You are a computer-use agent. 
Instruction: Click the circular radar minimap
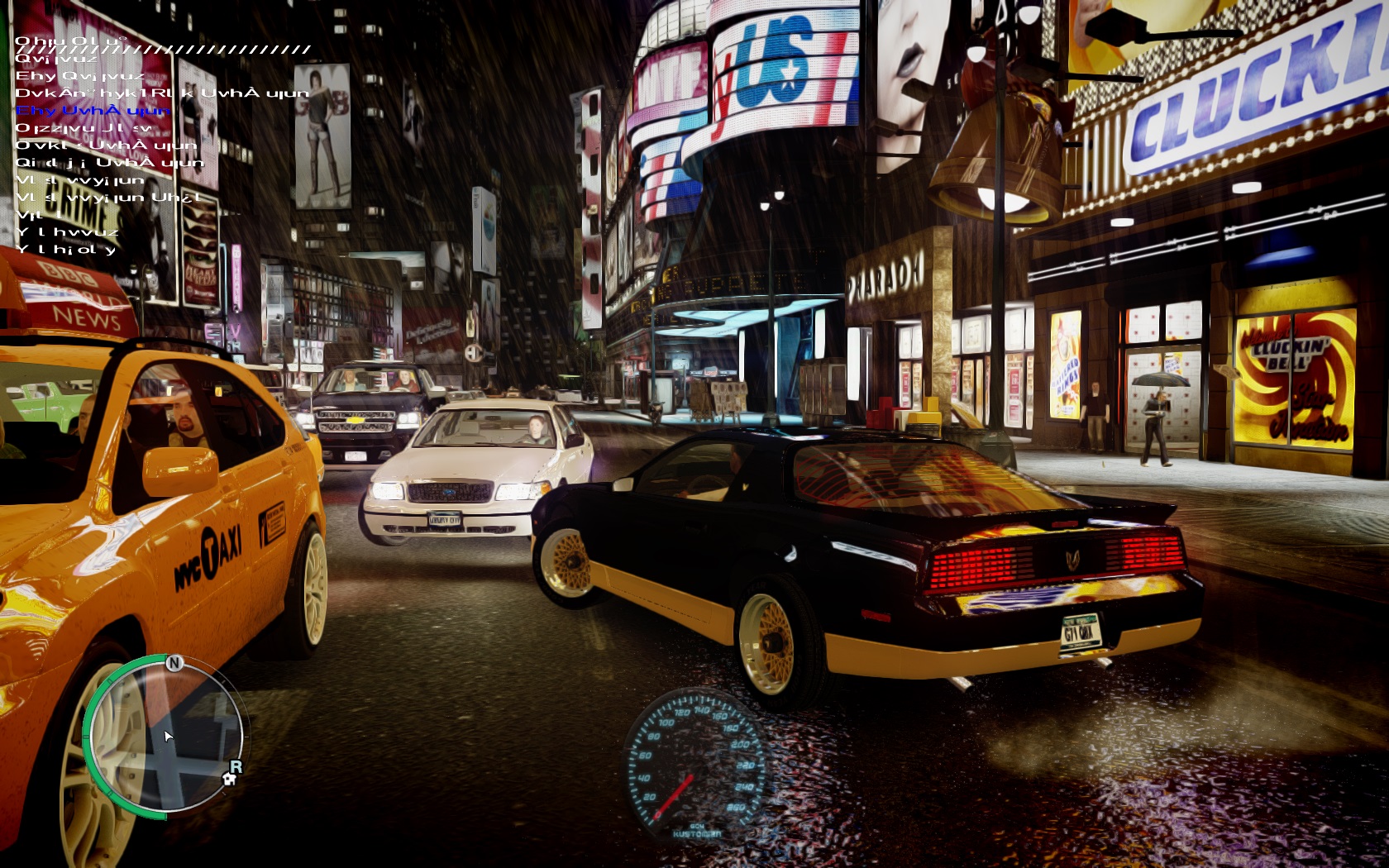pyautogui.click(x=165, y=734)
